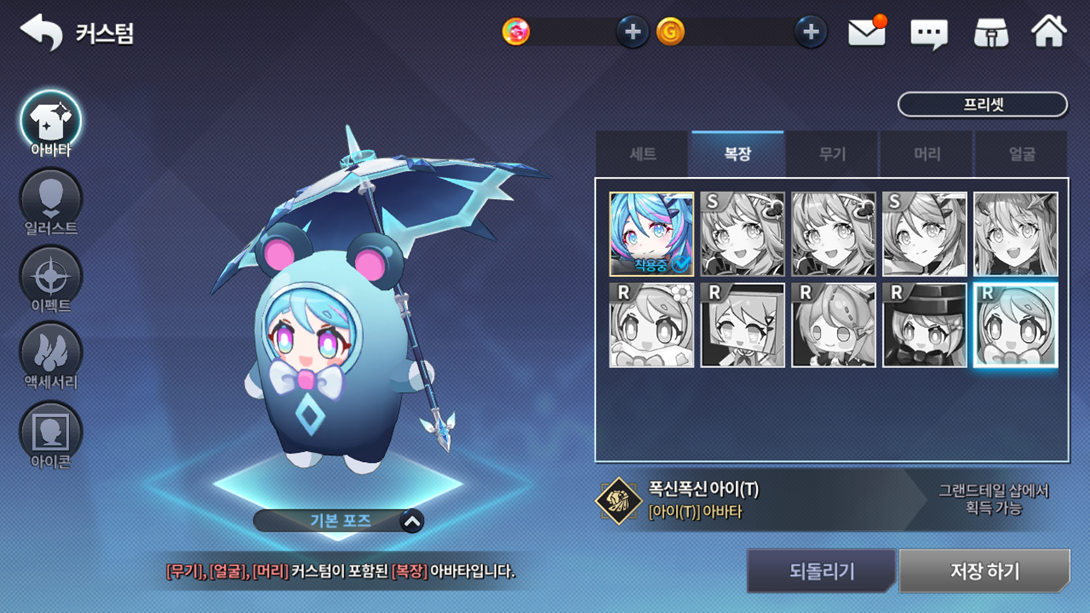
Task: Add more gold with the plus button
Action: [810, 32]
